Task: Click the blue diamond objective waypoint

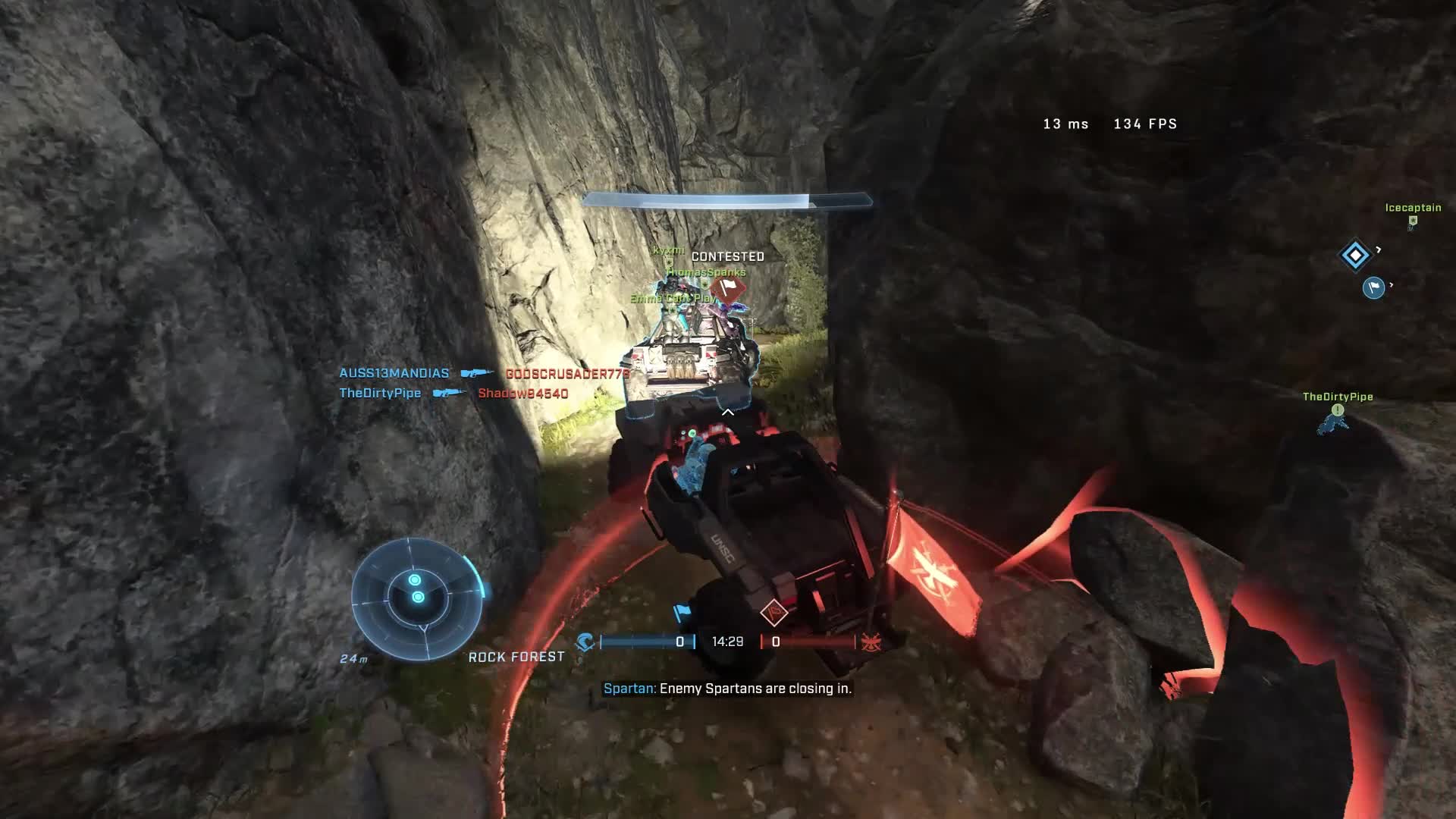Action: [x=1355, y=255]
